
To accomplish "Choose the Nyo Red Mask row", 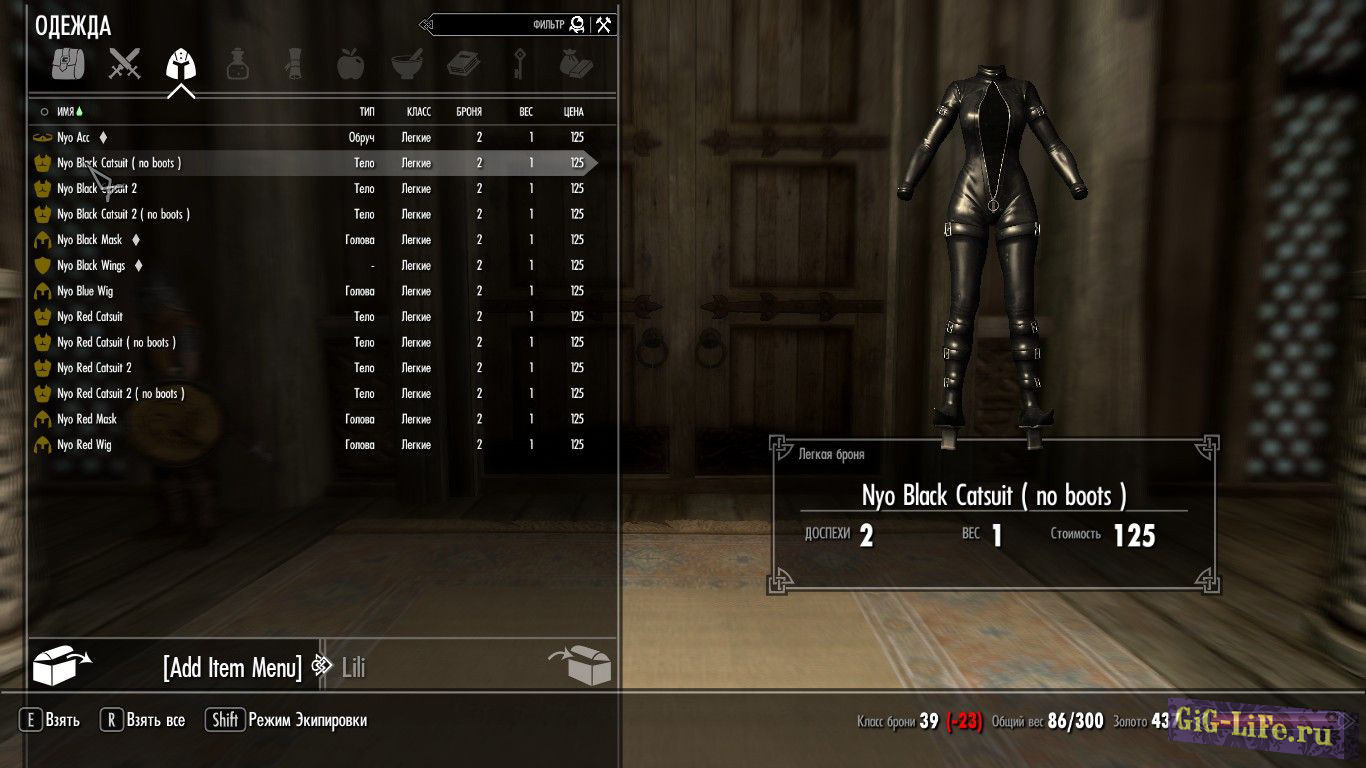I will point(87,419).
